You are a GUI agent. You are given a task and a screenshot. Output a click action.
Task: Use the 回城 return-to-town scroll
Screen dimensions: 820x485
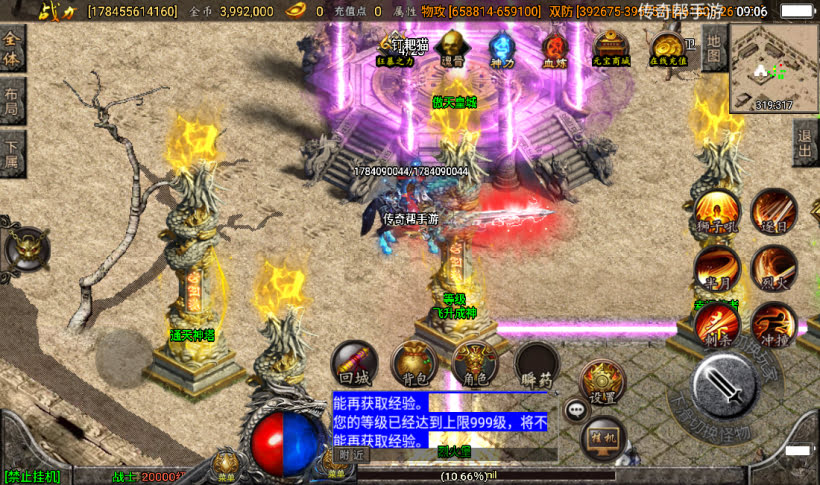pos(355,361)
